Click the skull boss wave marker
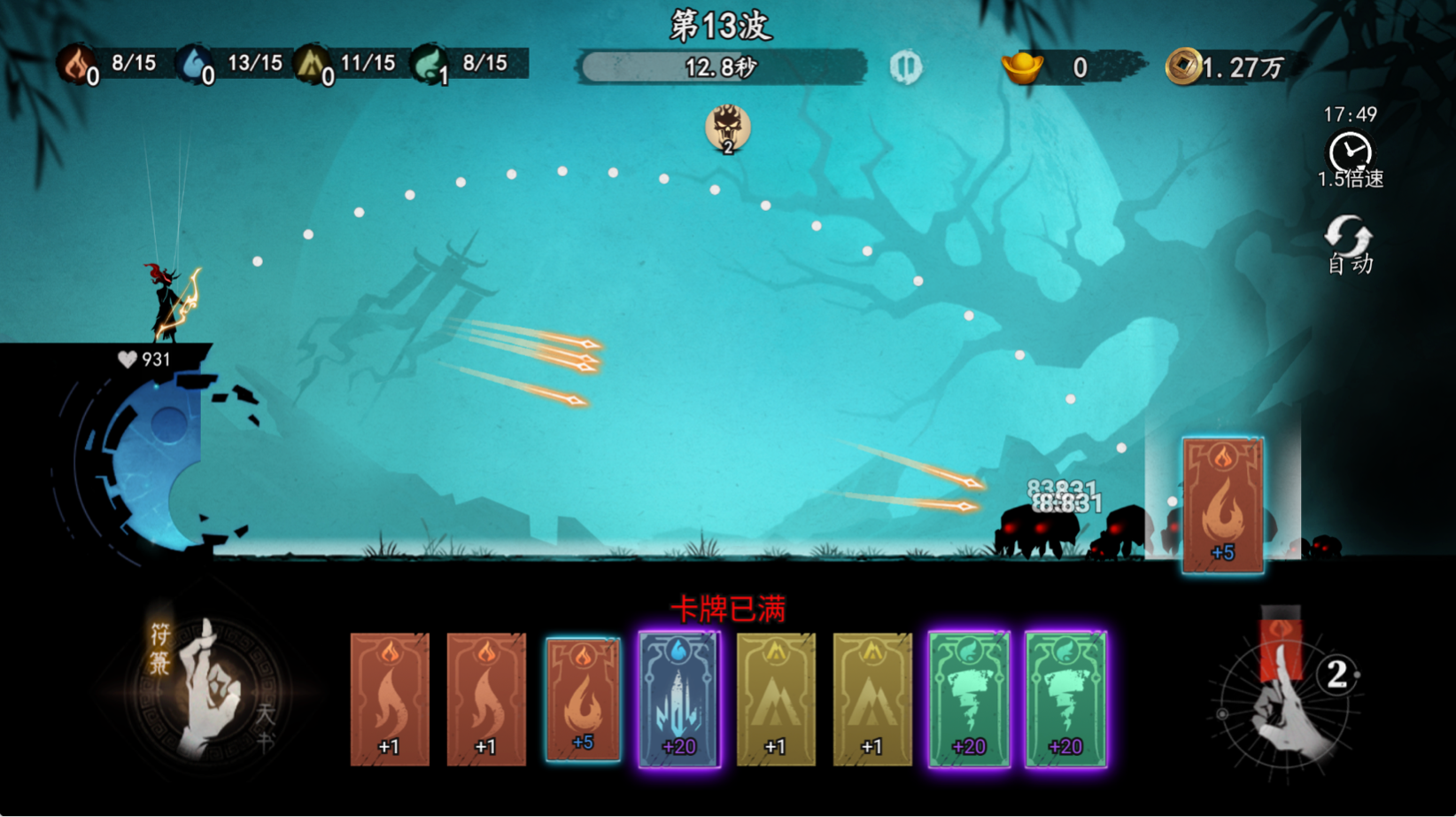 pyautogui.click(x=728, y=128)
